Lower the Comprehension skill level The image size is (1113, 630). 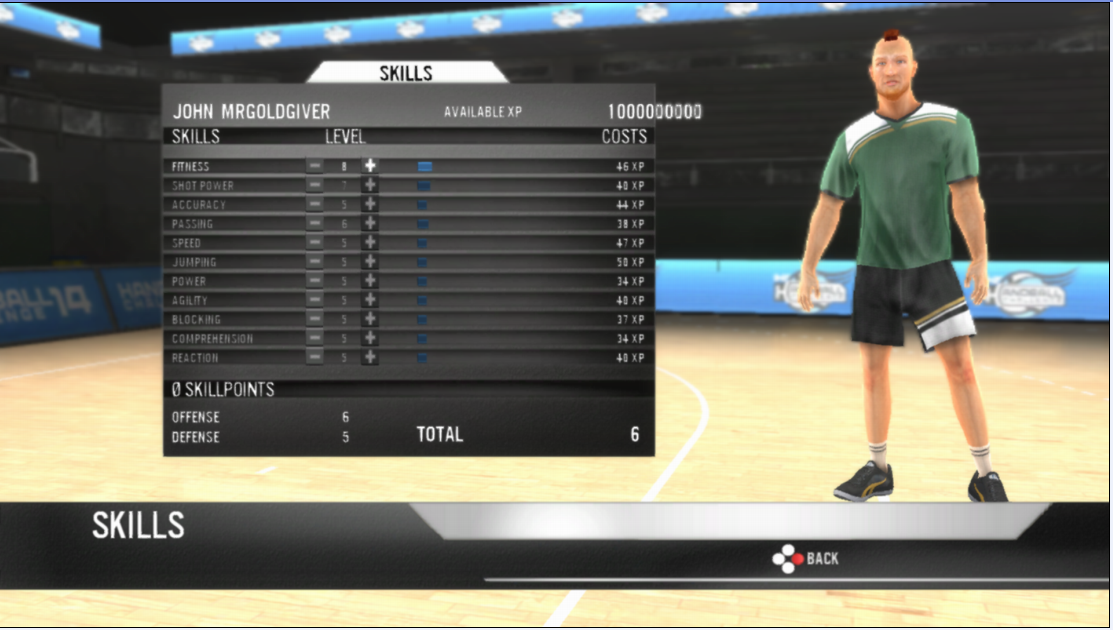pyautogui.click(x=315, y=338)
